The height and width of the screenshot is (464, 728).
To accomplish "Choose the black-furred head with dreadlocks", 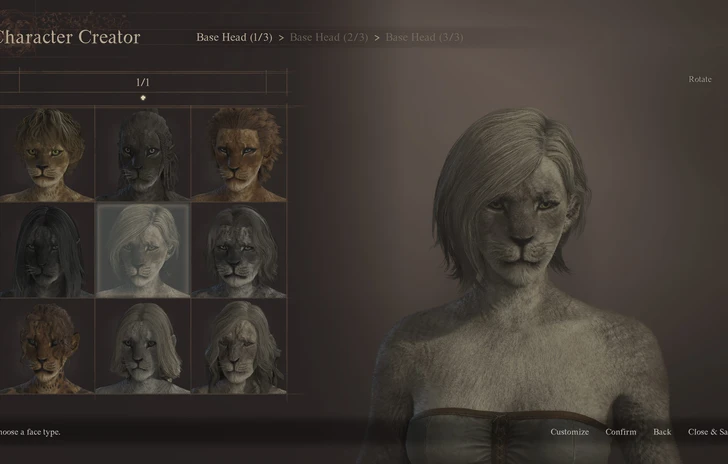I will point(142,153).
